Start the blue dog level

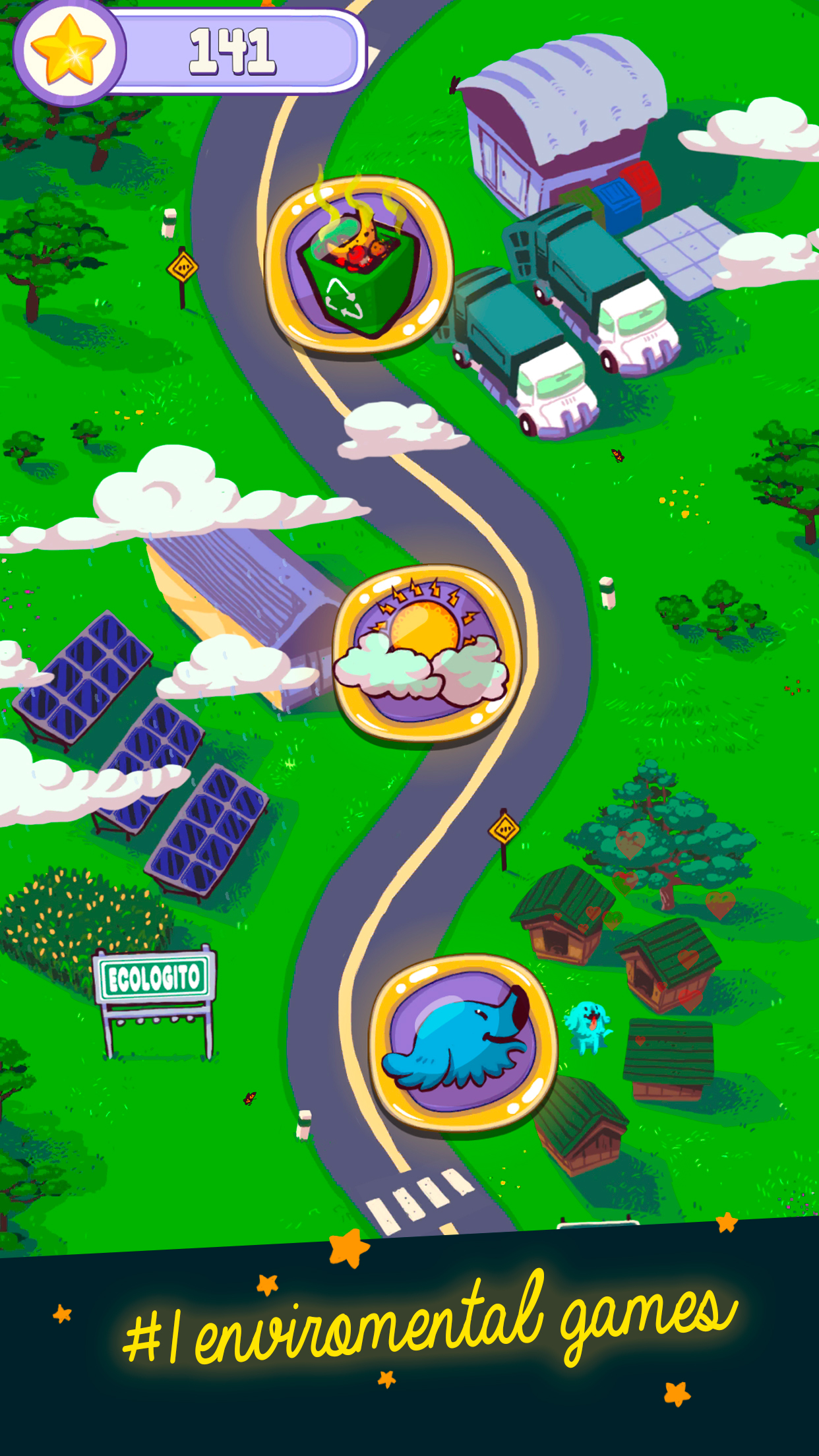click(x=464, y=1044)
